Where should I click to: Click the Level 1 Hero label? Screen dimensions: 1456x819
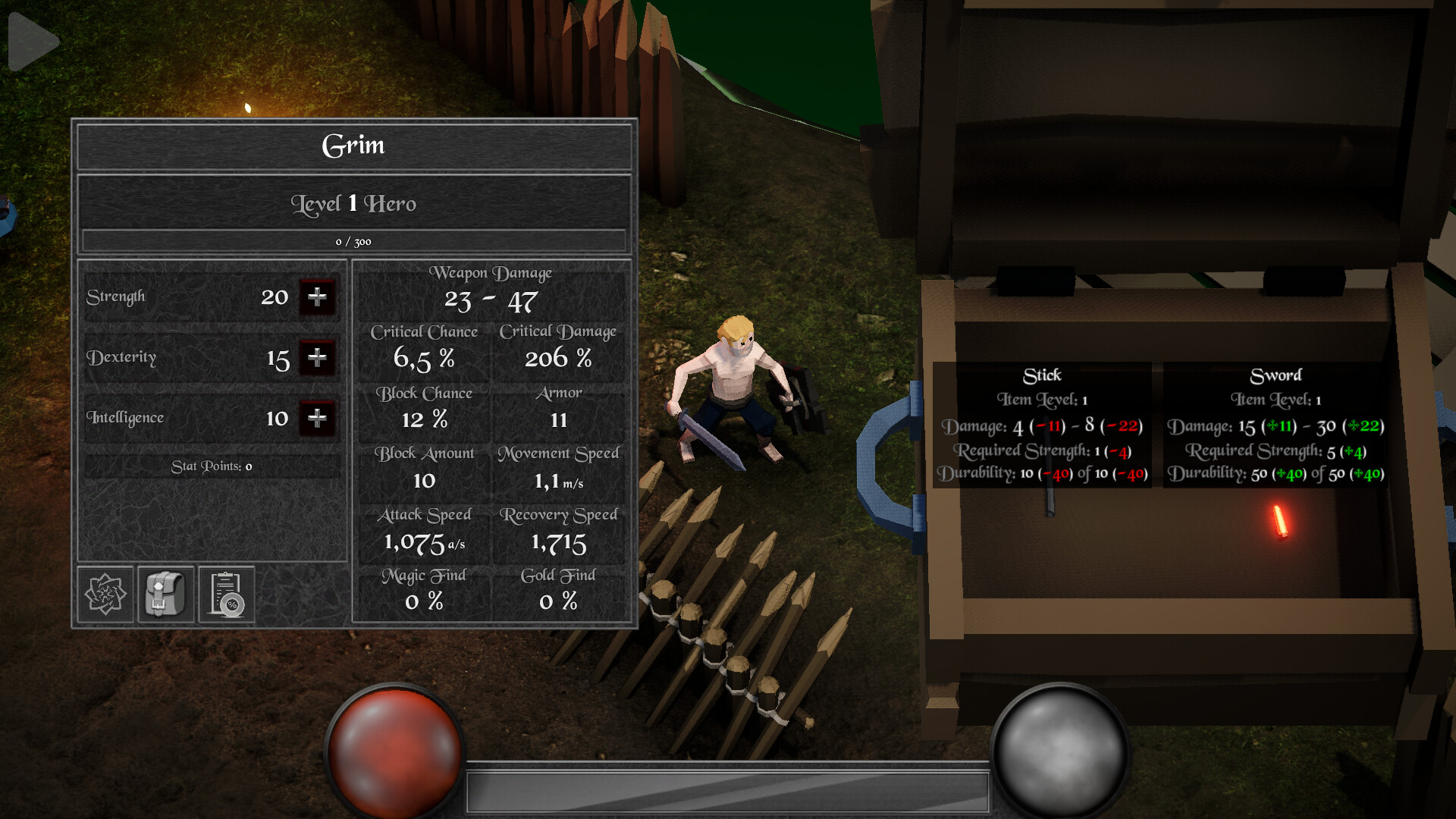[x=354, y=203]
